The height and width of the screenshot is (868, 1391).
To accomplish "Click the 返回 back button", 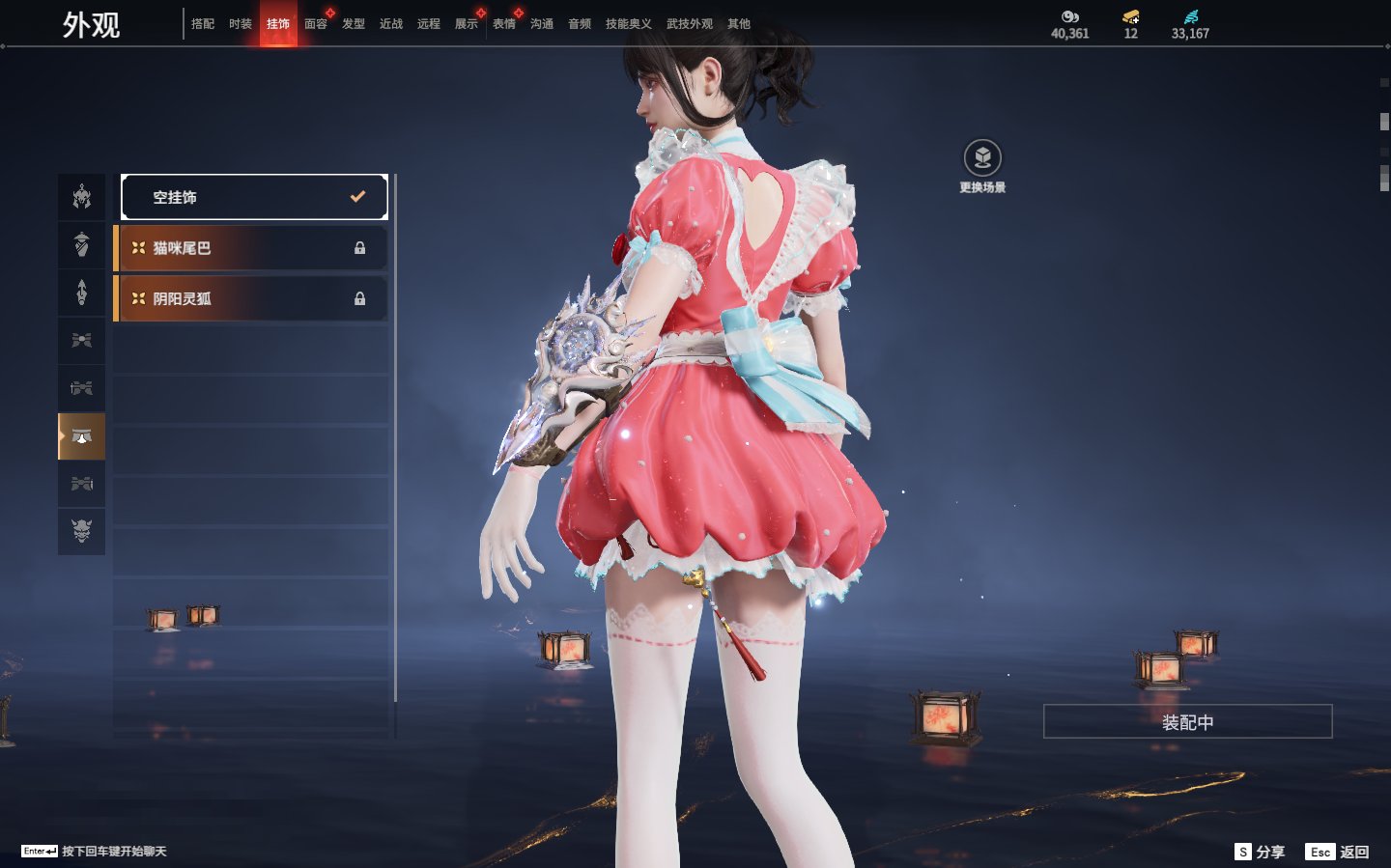I will (1338, 852).
